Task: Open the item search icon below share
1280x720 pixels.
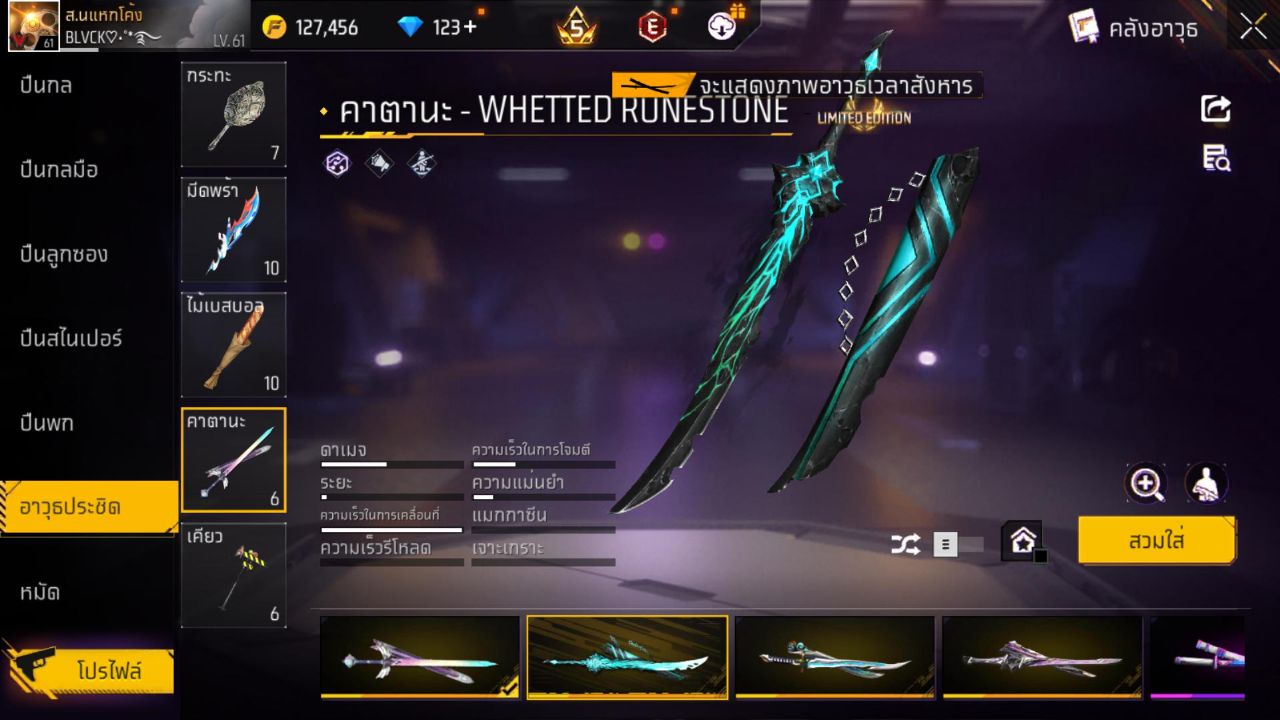Action: point(1215,160)
